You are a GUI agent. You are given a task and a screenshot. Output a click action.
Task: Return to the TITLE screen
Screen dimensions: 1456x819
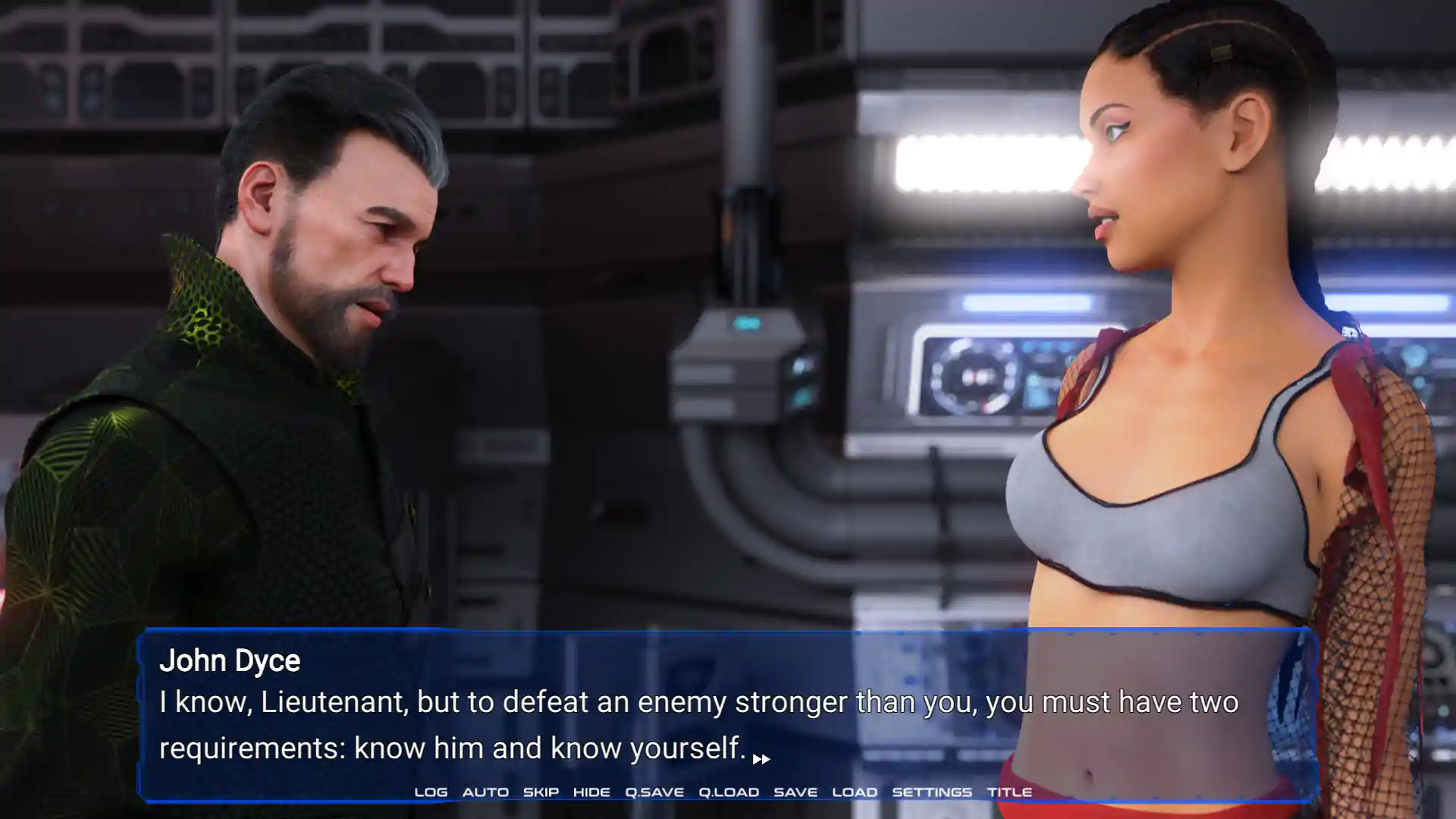pyautogui.click(x=1011, y=792)
